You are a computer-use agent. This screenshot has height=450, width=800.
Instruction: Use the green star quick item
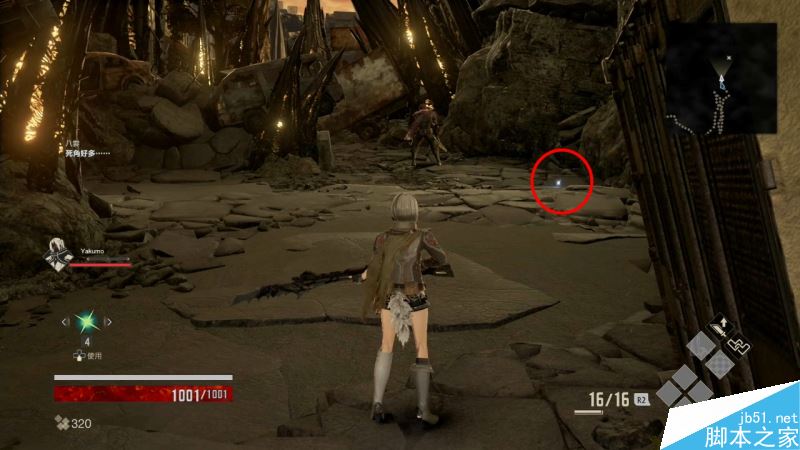86,321
